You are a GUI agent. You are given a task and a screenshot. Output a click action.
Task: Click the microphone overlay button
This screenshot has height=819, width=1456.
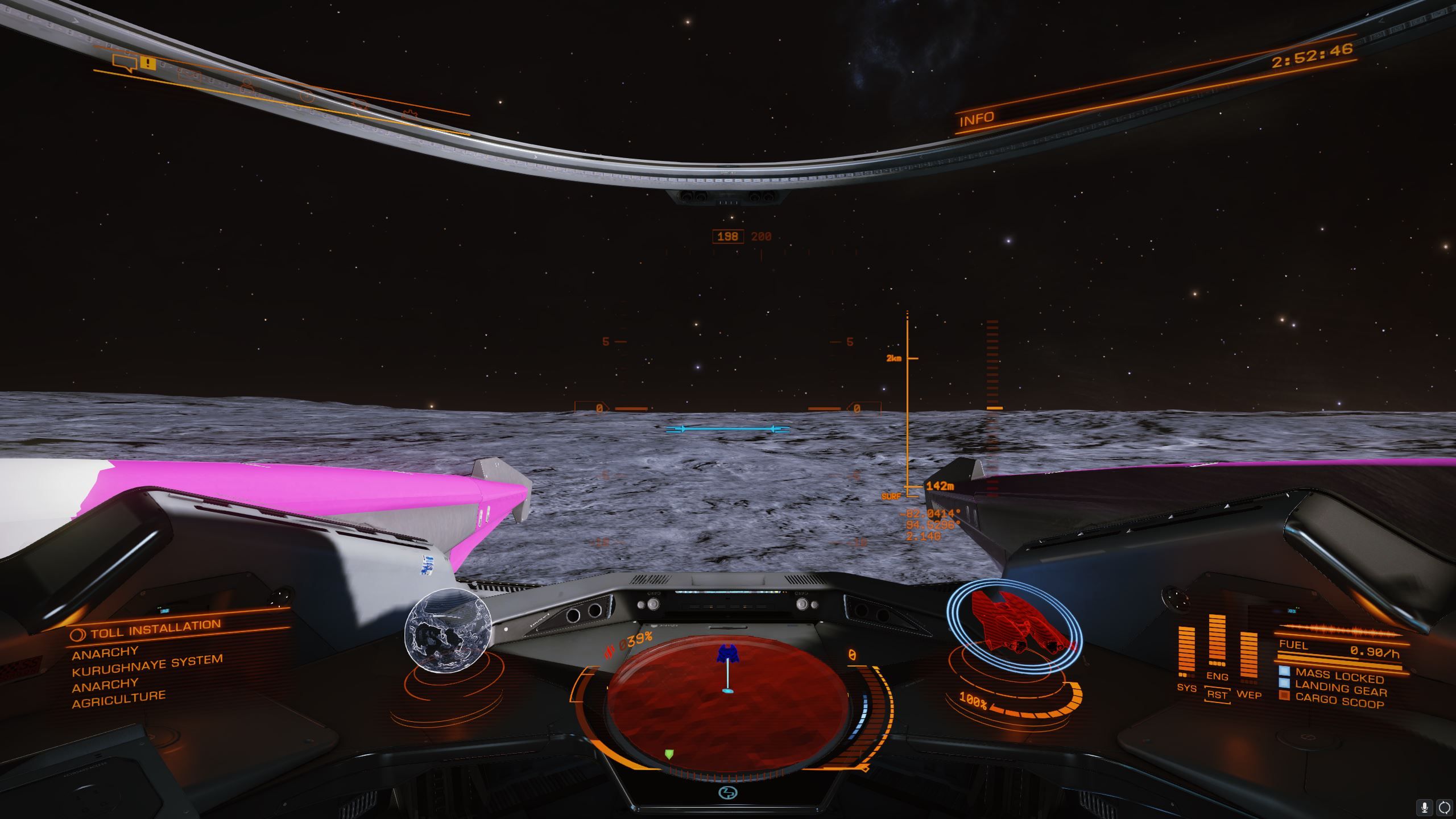(x=1425, y=807)
